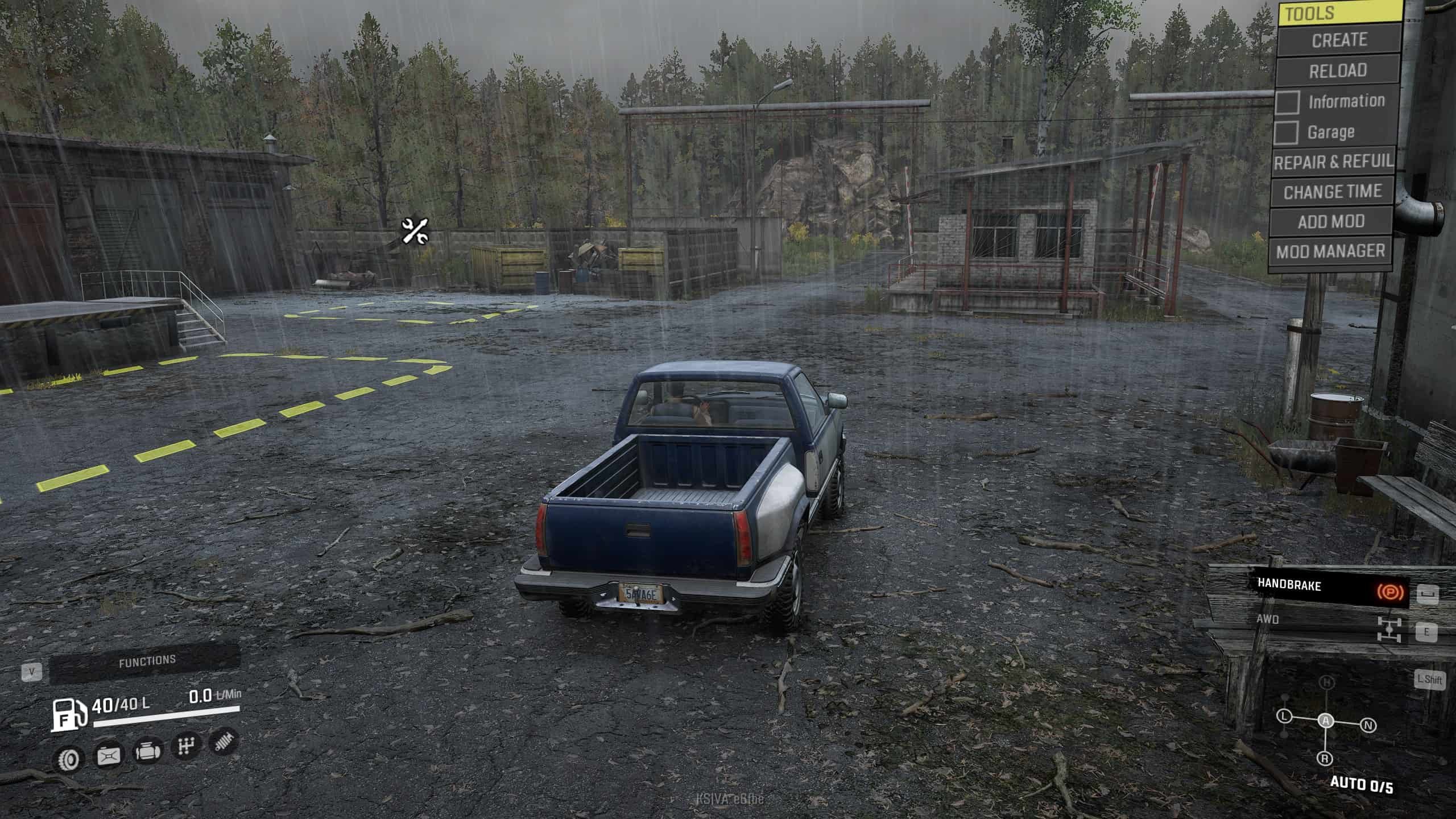1456x819 pixels.
Task: Select the wheel damage status icon
Action: [69, 759]
